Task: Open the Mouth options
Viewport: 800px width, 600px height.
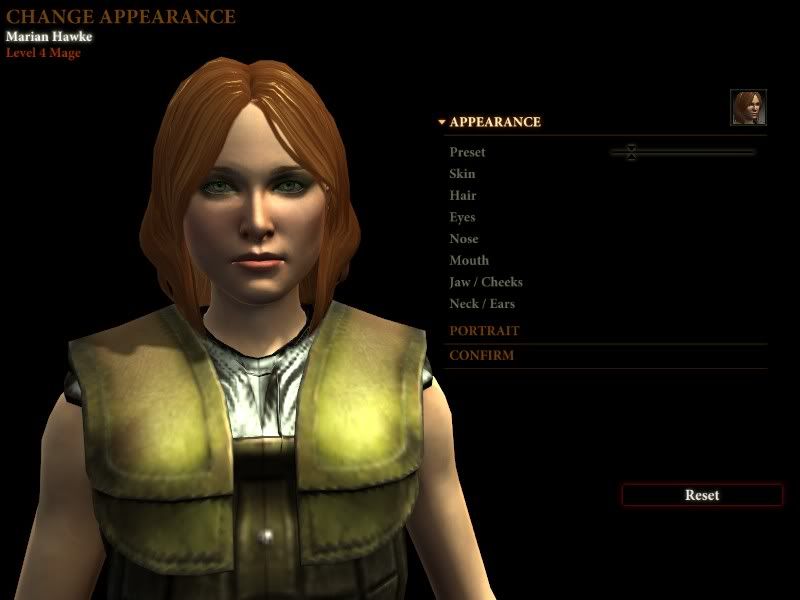Action: point(468,261)
